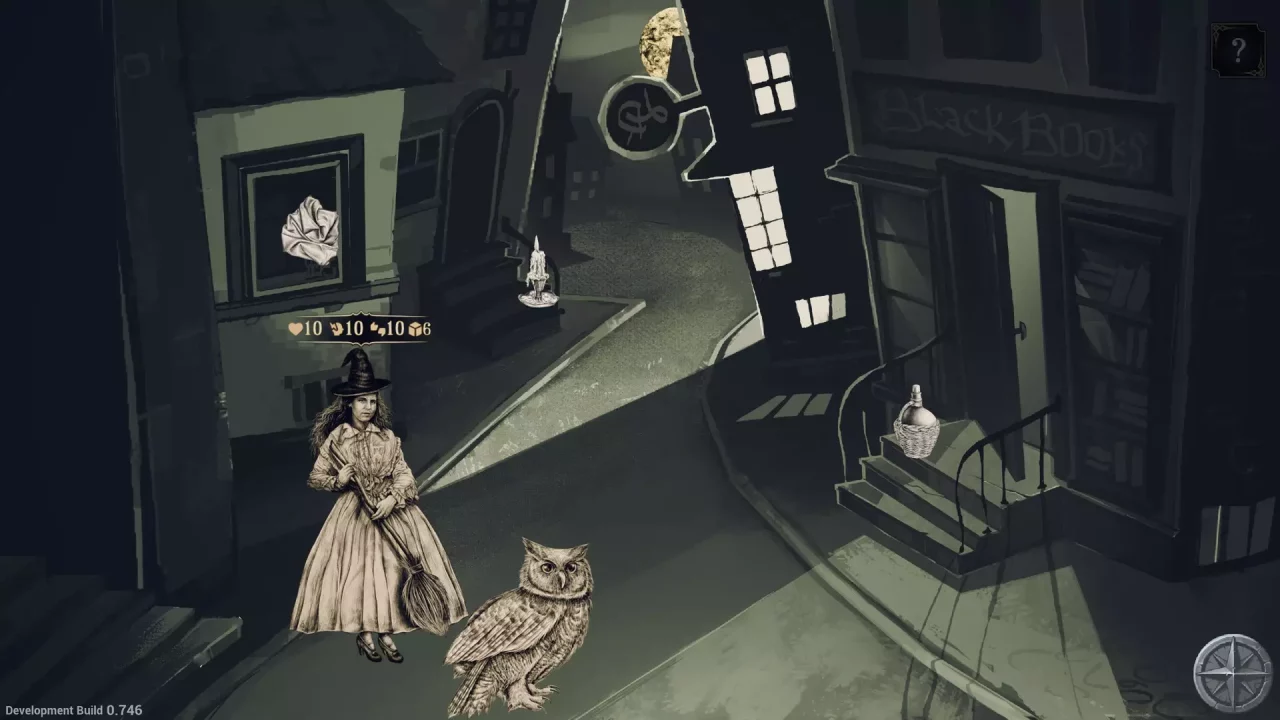Click the thumbs-up reputation stat icon
1280x720 pixels.
[x=376, y=330]
